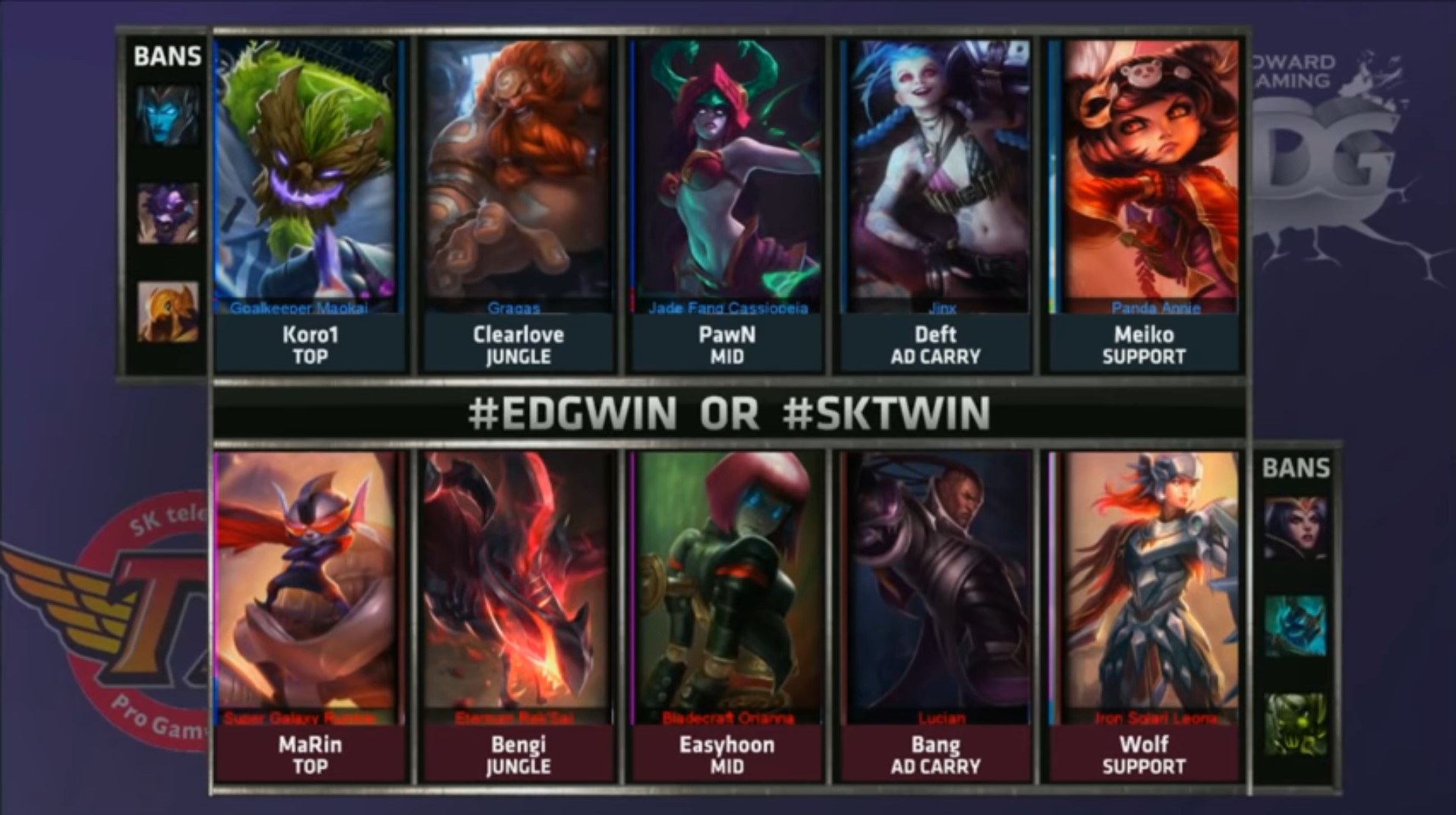Viewport: 1456px width, 815px height.
Task: Select the Bengi JUNGLE nameplate
Action: pos(517,754)
